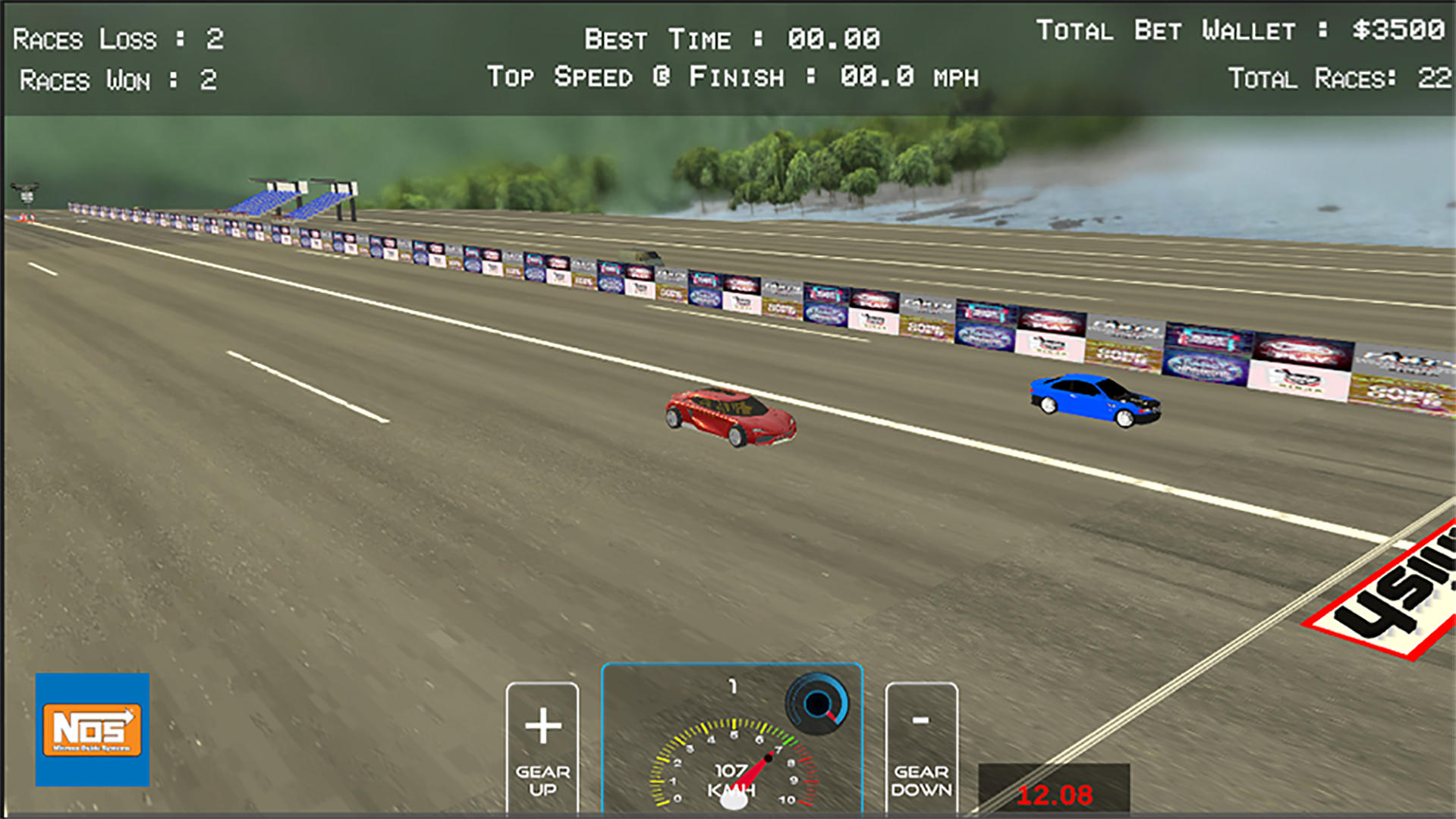Open the Races Loss stat entry
Screen dimensions: 1456x819
pos(118,38)
